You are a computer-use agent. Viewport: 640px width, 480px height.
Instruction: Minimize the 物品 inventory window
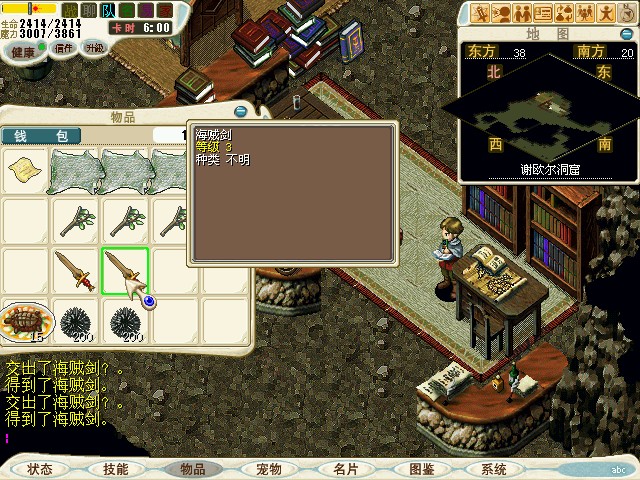pyautogui.click(x=240, y=112)
